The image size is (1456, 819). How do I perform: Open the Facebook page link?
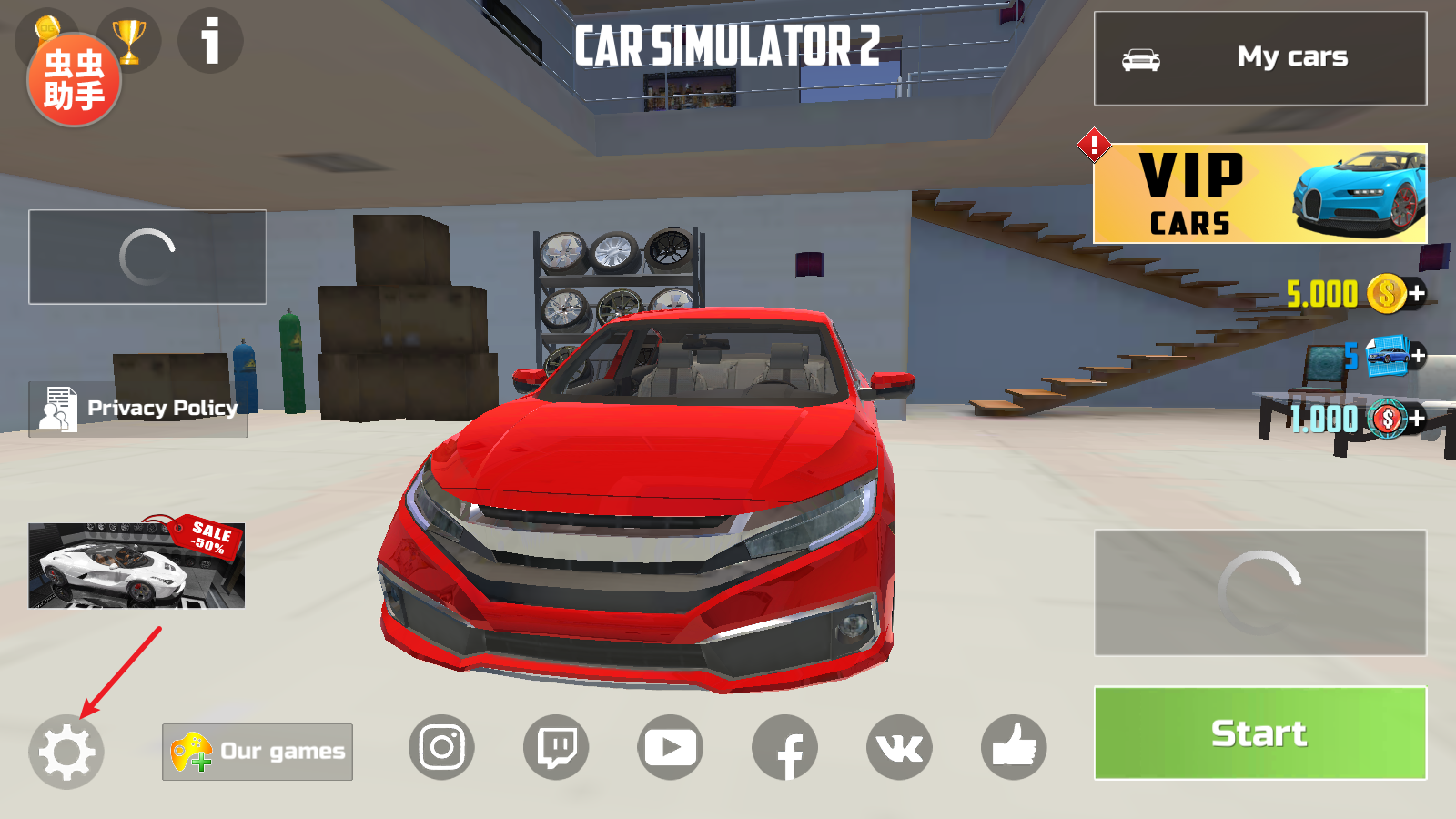pos(784,748)
